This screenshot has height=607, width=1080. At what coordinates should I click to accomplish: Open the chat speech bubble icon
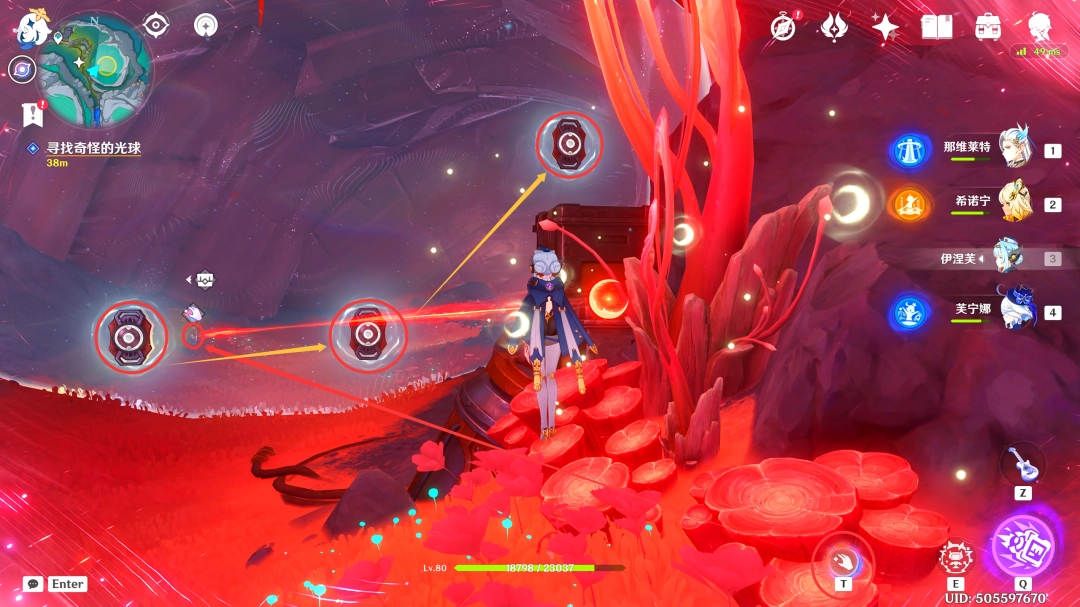click(33, 584)
